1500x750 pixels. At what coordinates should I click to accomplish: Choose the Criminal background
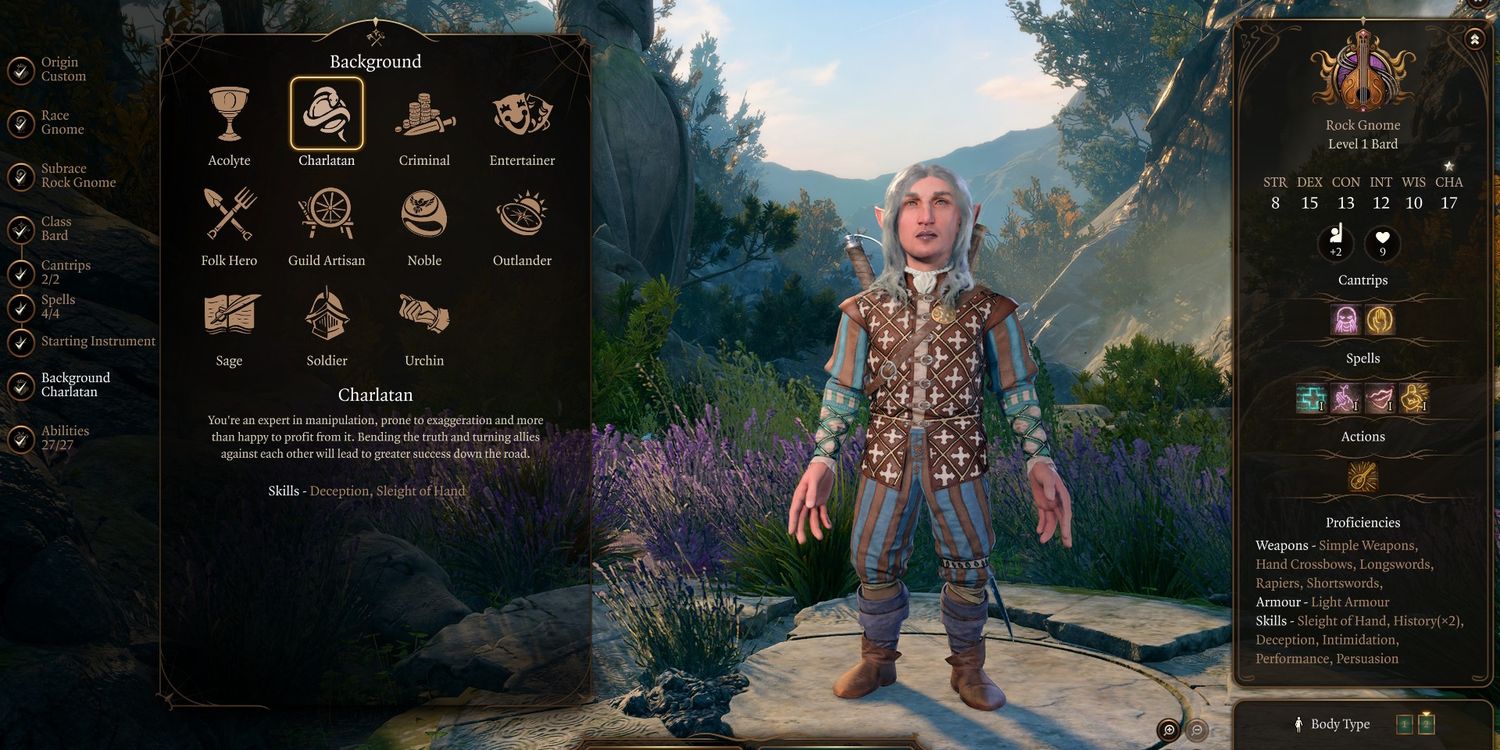(x=424, y=114)
